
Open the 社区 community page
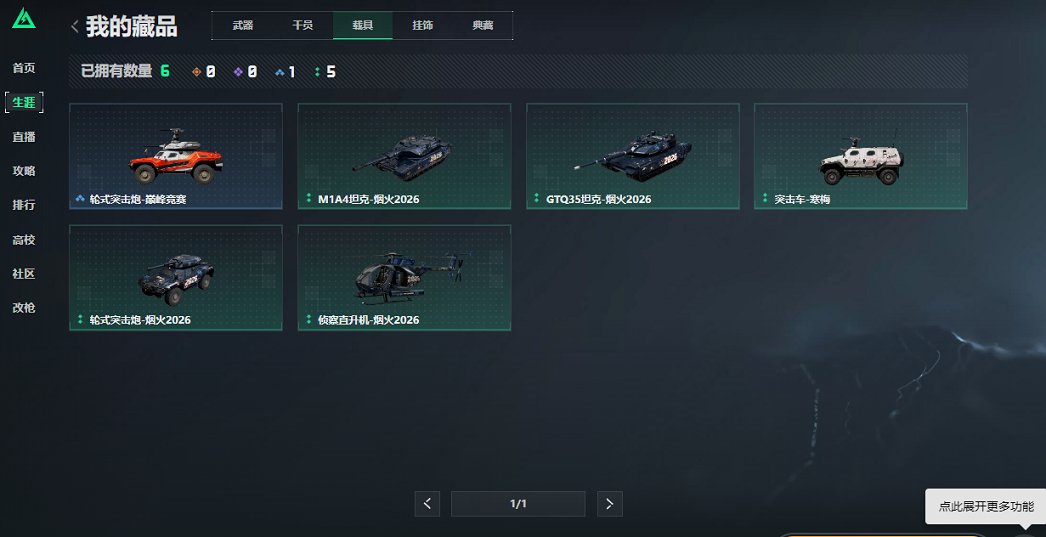pos(24,274)
